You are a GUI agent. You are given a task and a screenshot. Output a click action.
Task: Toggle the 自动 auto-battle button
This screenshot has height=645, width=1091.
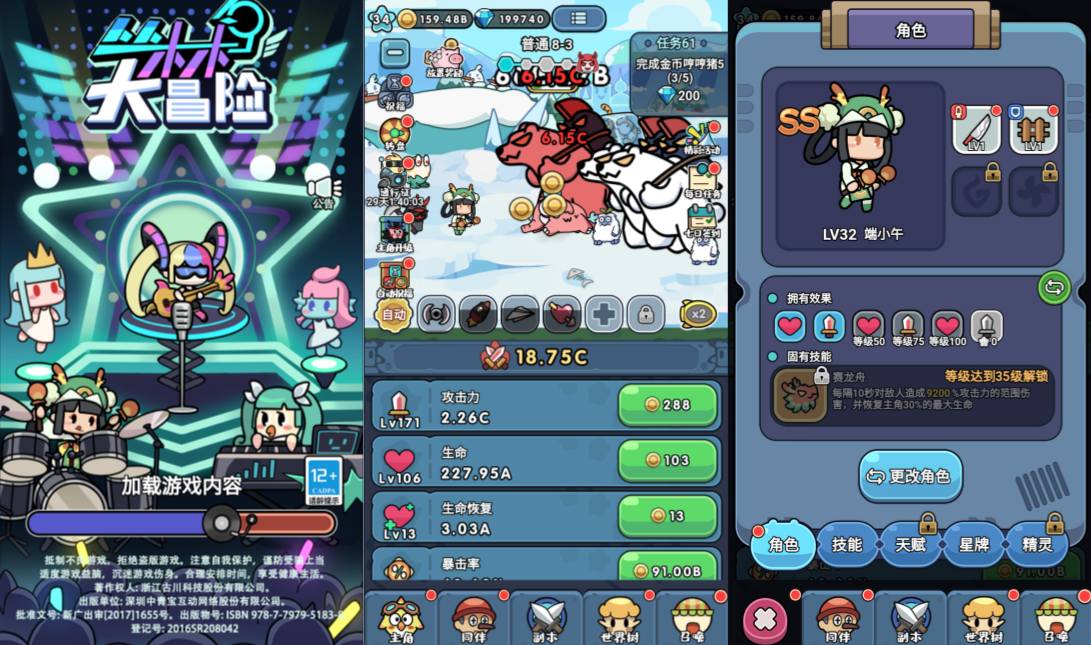pos(393,314)
